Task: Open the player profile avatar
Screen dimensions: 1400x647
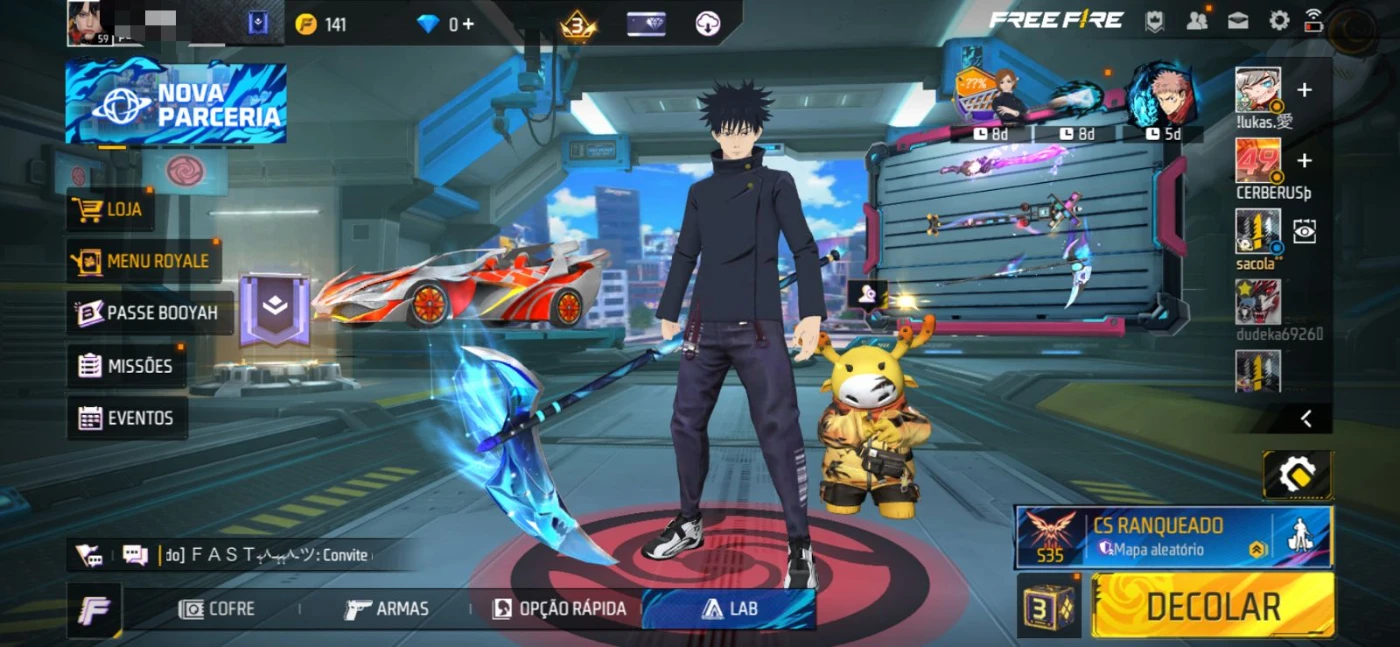Action: pyautogui.click(x=88, y=22)
